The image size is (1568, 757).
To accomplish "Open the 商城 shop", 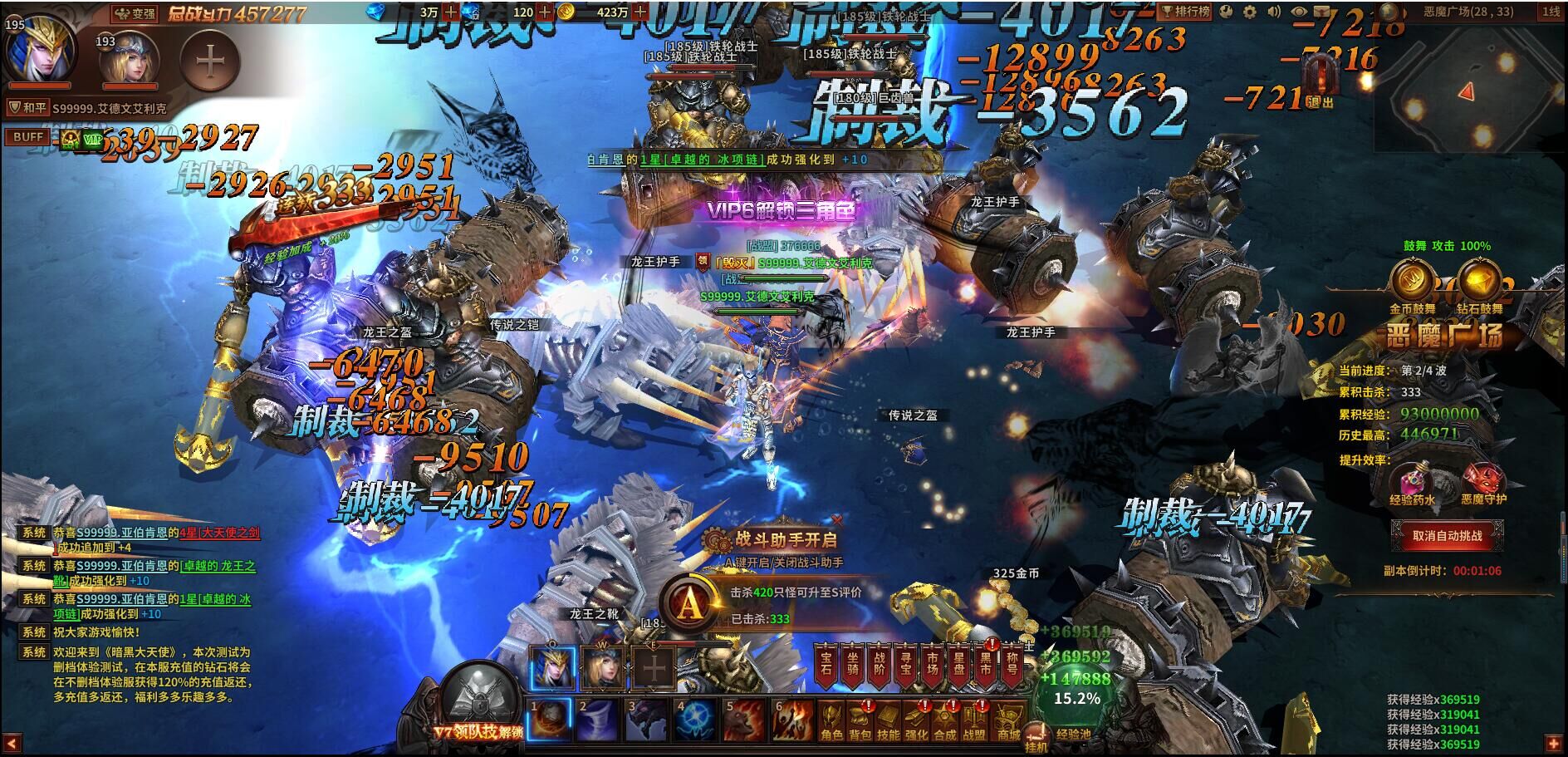I will click(x=1007, y=721).
